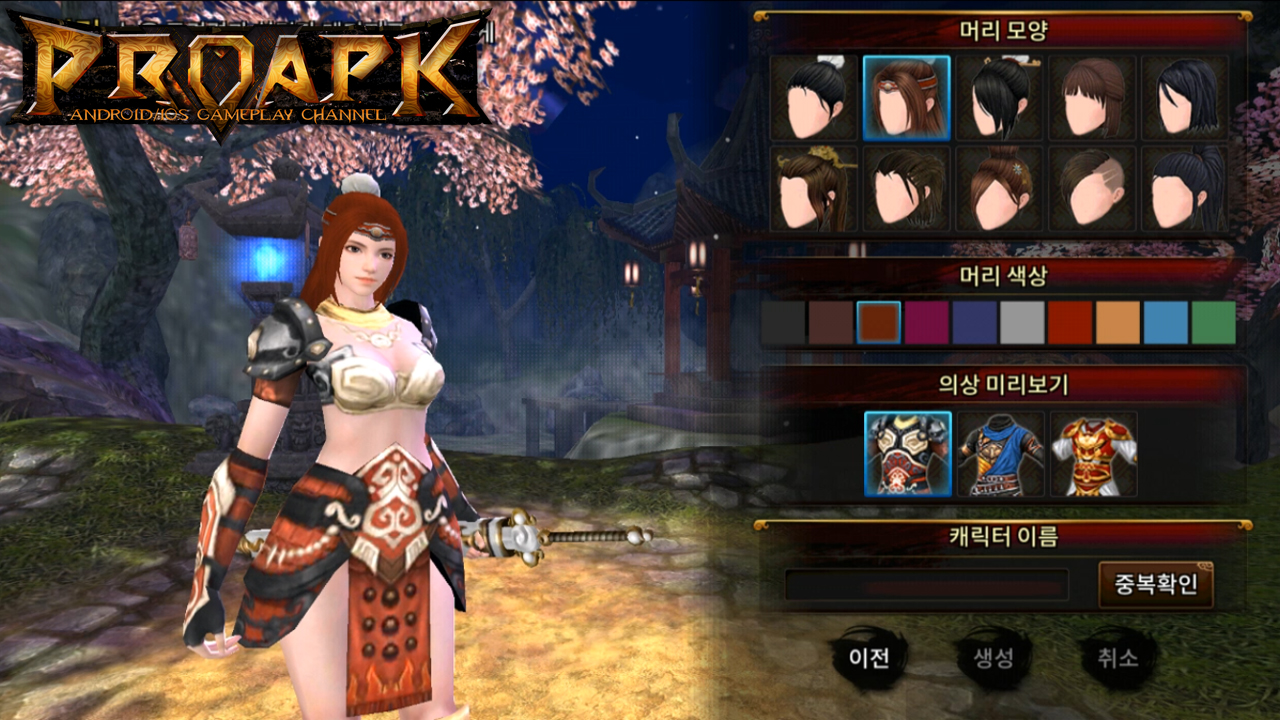This screenshot has width=1280, height=720.
Task: Preview the red and gold armor outfit
Action: point(1093,454)
